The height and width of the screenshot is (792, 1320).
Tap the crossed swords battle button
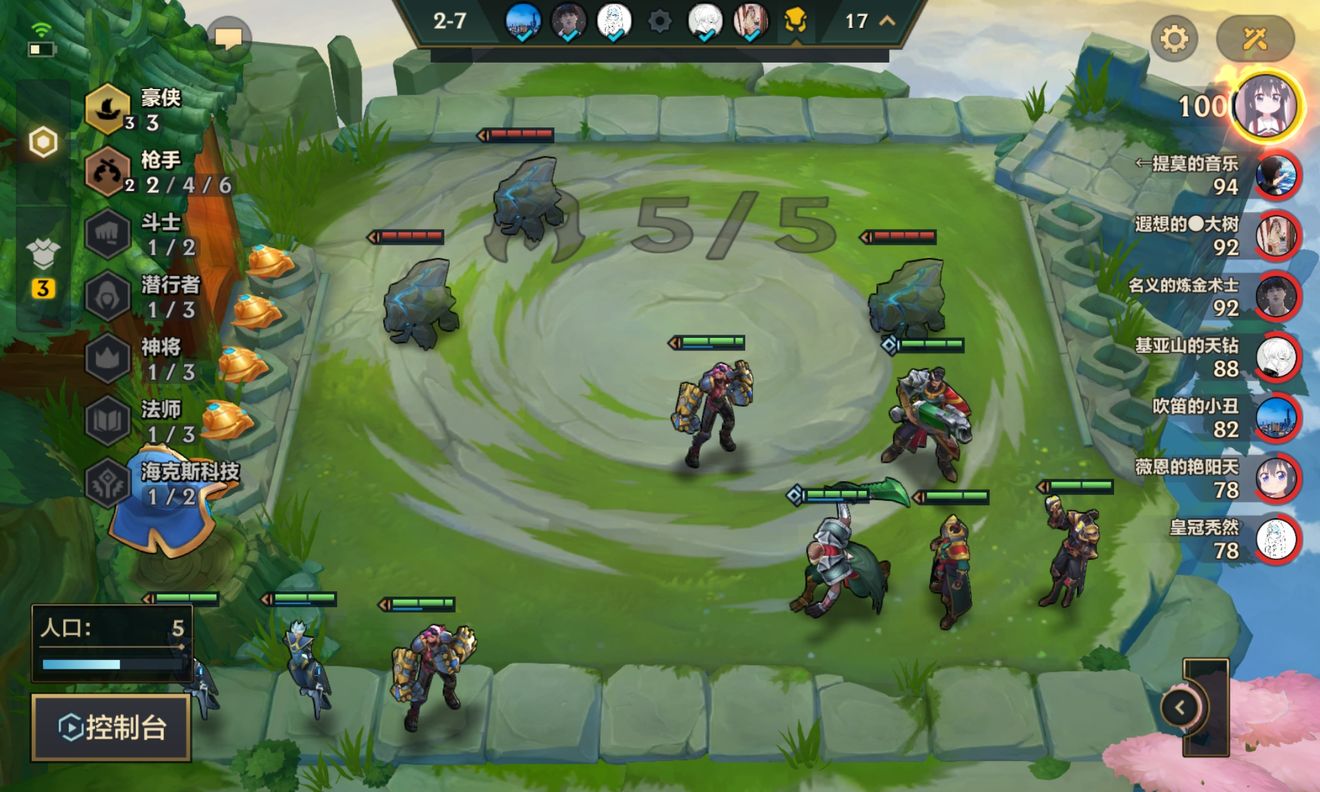pos(1255,39)
